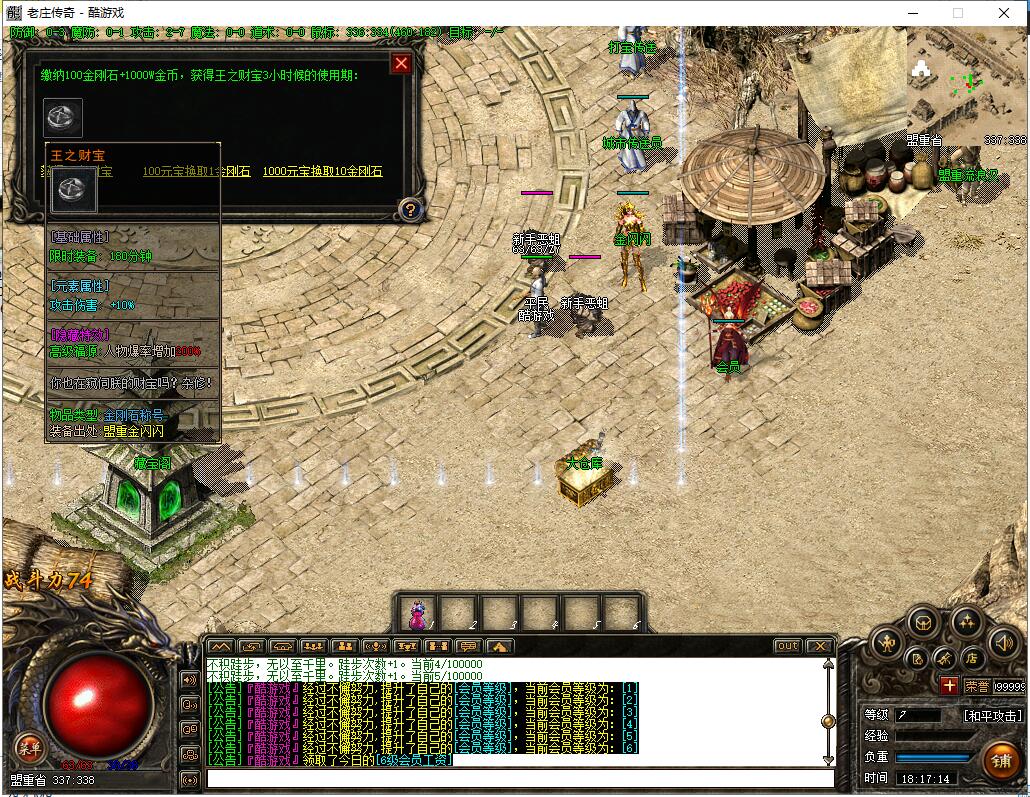
Task: Select the 王之财宝 item icon in dialog
Action: [x=63, y=118]
